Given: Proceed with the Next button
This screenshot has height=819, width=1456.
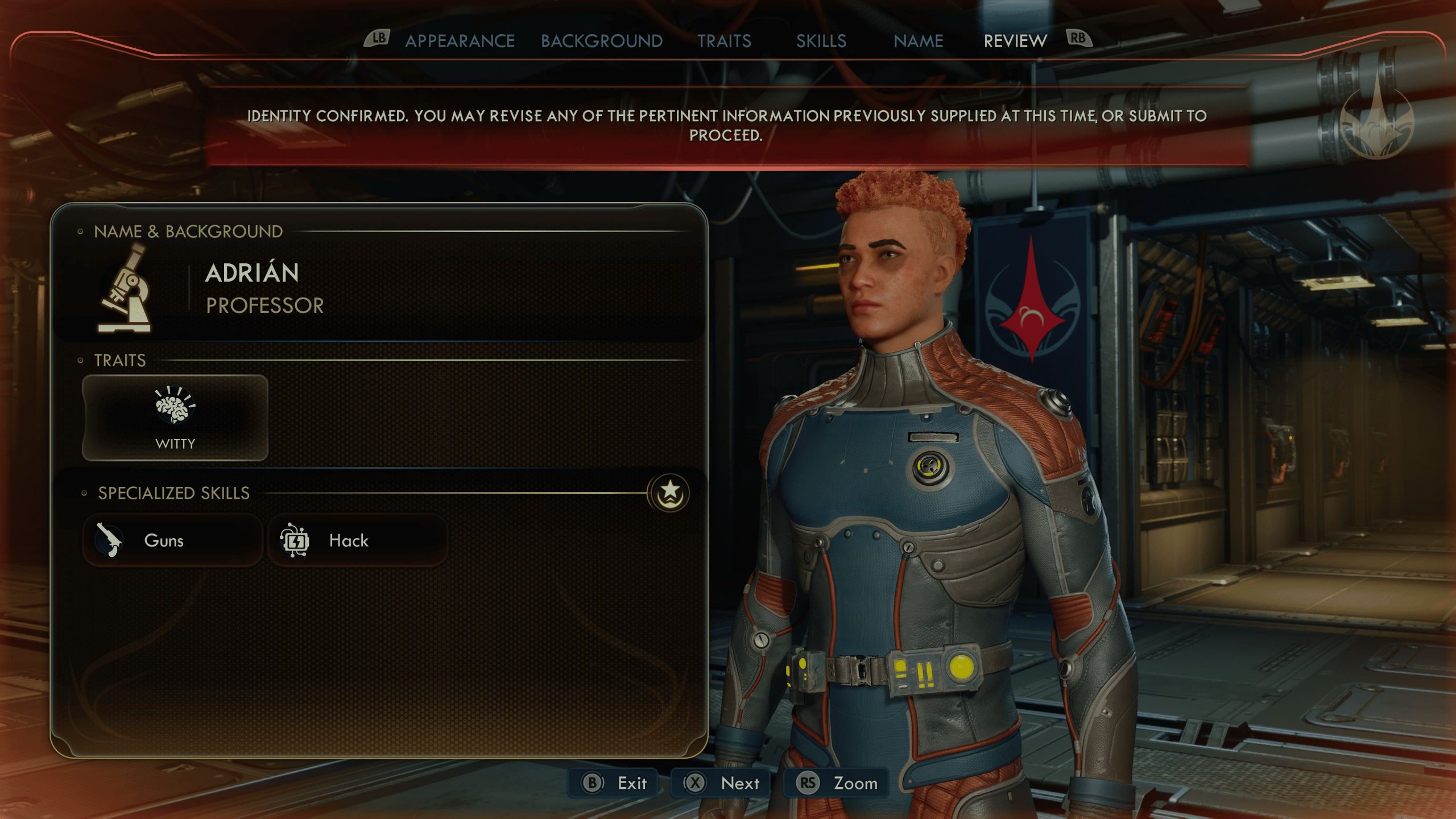Looking at the screenshot, I should point(721,783).
